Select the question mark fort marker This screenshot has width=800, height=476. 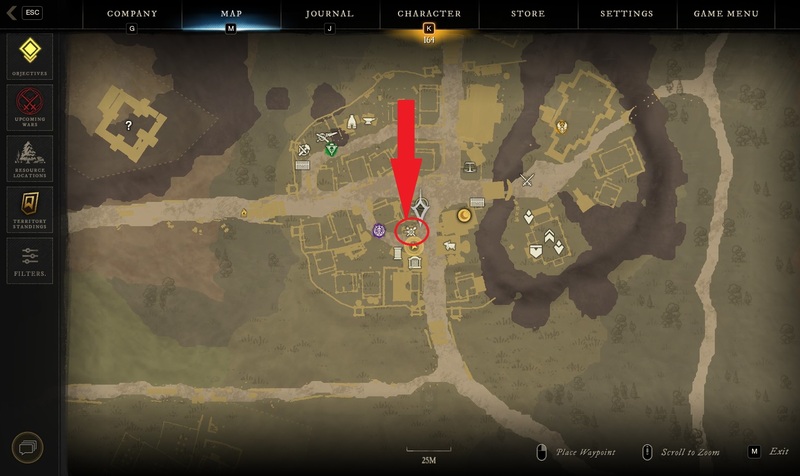click(128, 125)
